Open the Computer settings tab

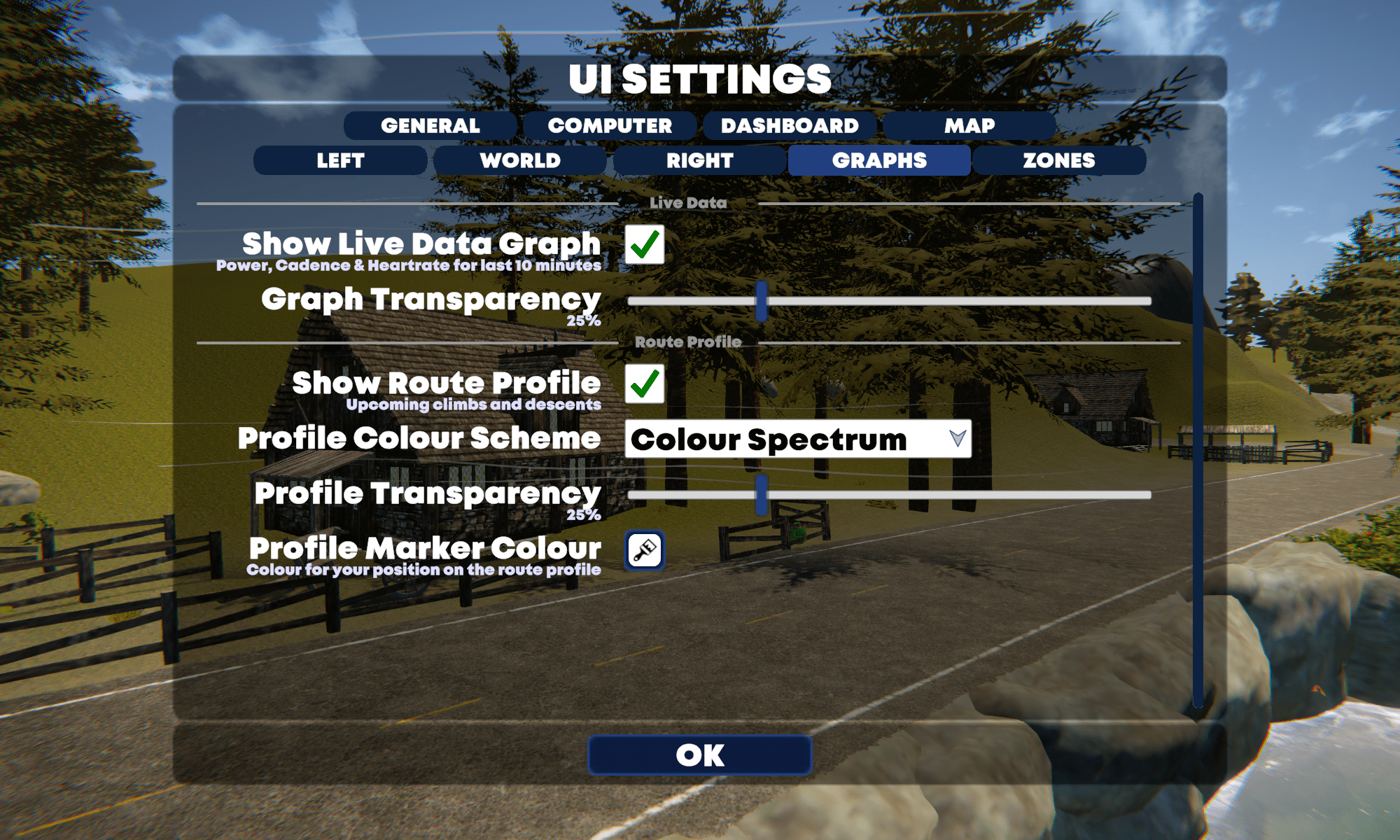click(x=610, y=126)
